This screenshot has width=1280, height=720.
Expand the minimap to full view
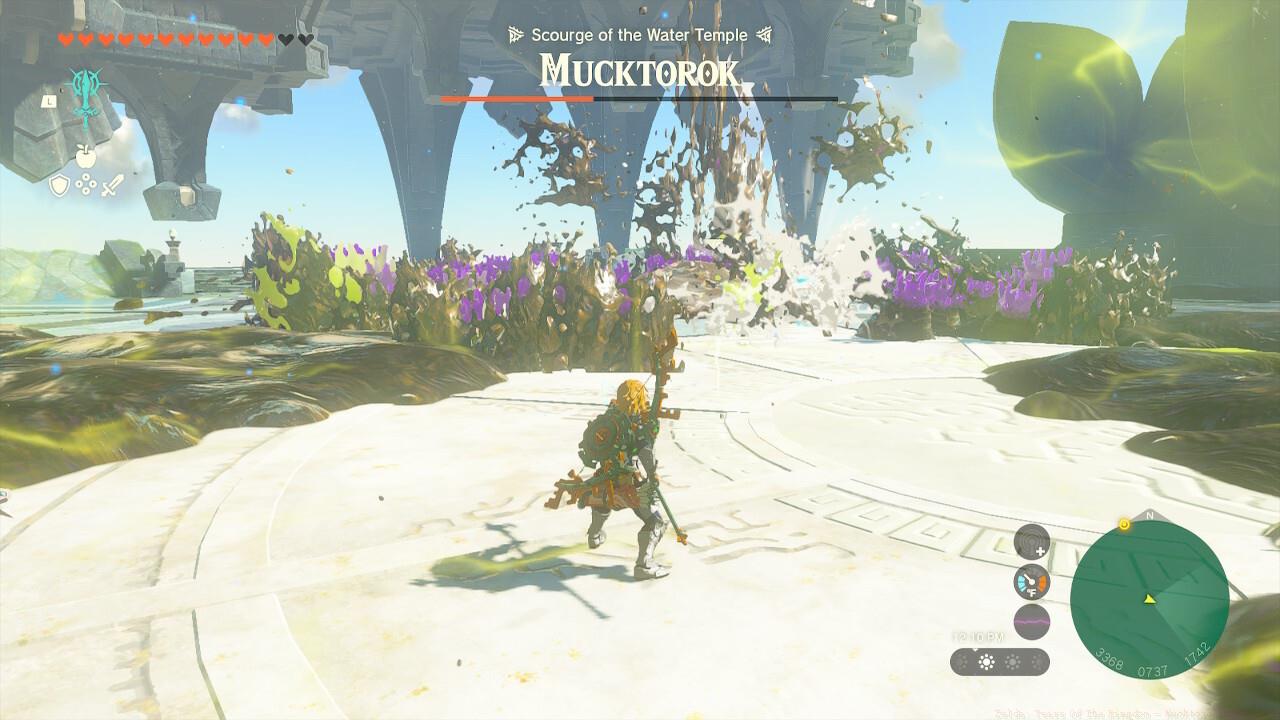[x=1150, y=600]
